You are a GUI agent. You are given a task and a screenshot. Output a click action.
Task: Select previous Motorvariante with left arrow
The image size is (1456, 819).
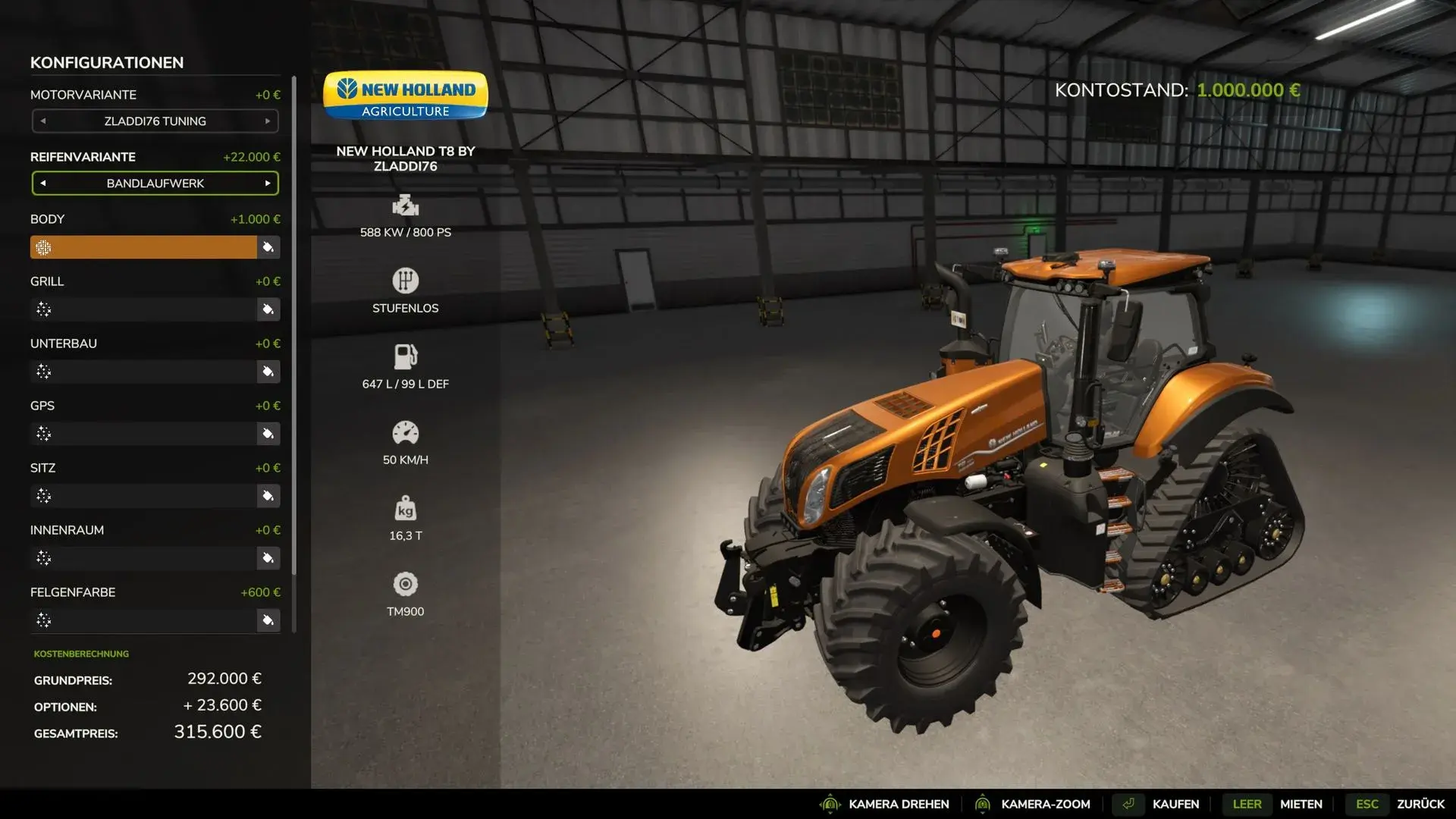click(43, 121)
